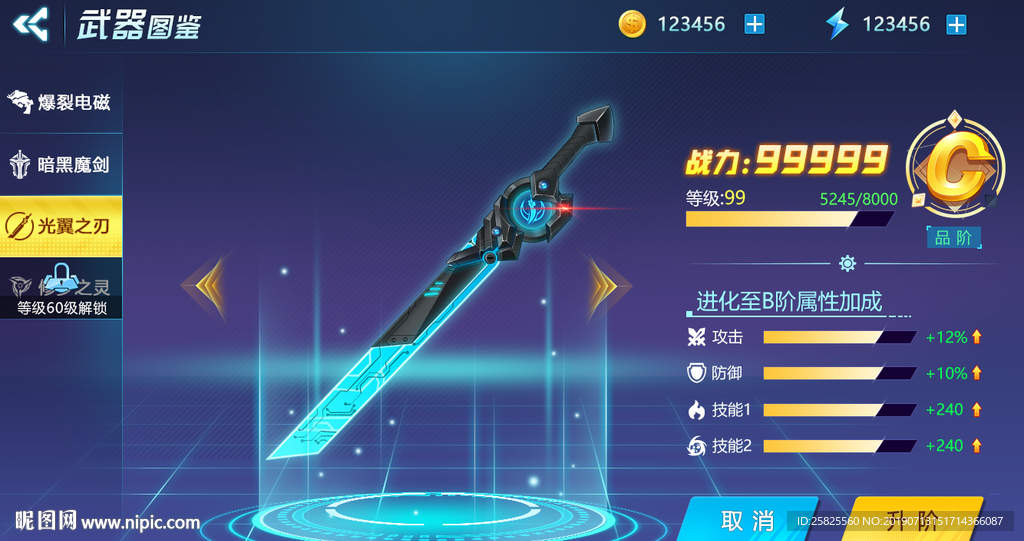Choose the 光翼之刃 weapon tab

tap(61, 226)
